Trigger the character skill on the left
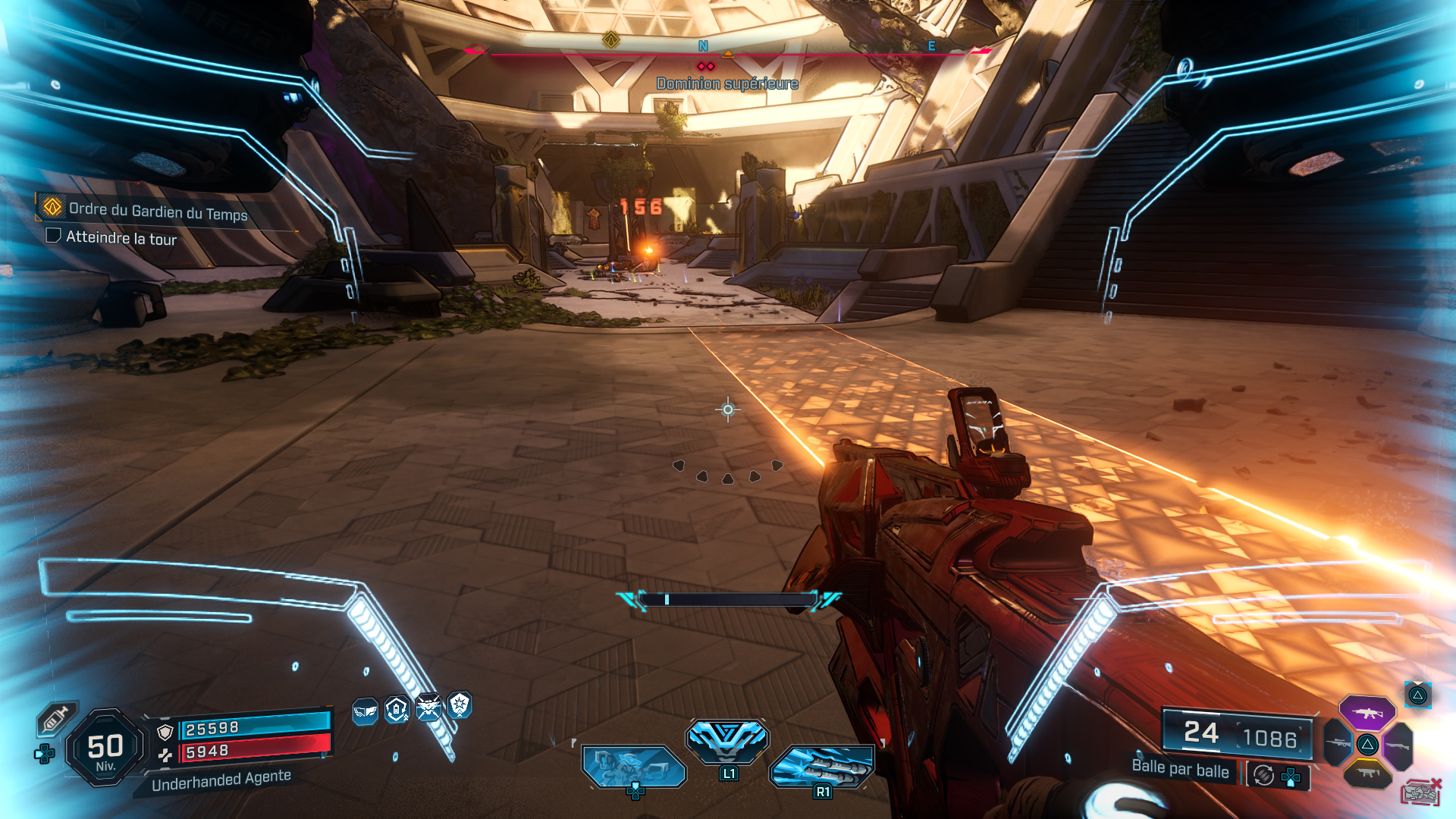The image size is (1456, 819). coord(633,766)
